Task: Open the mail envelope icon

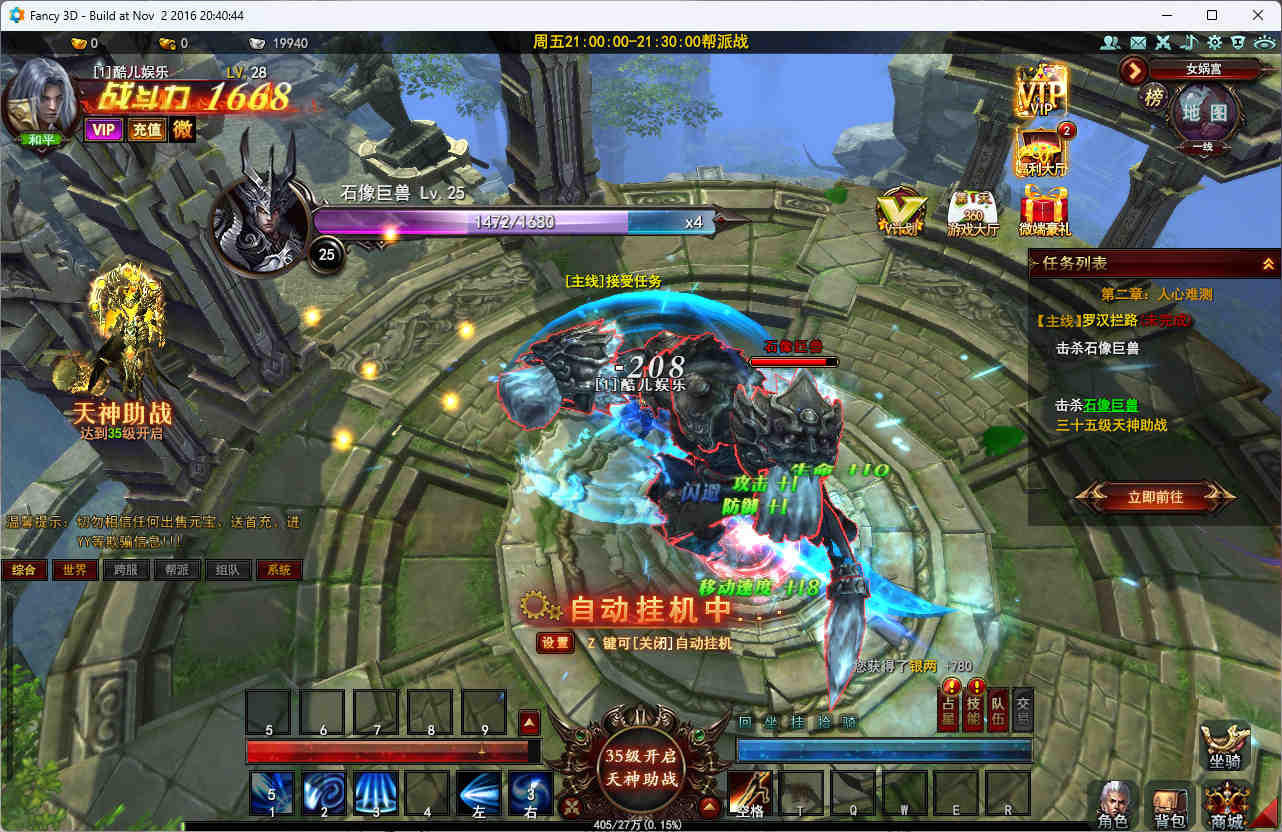Action: (1137, 42)
